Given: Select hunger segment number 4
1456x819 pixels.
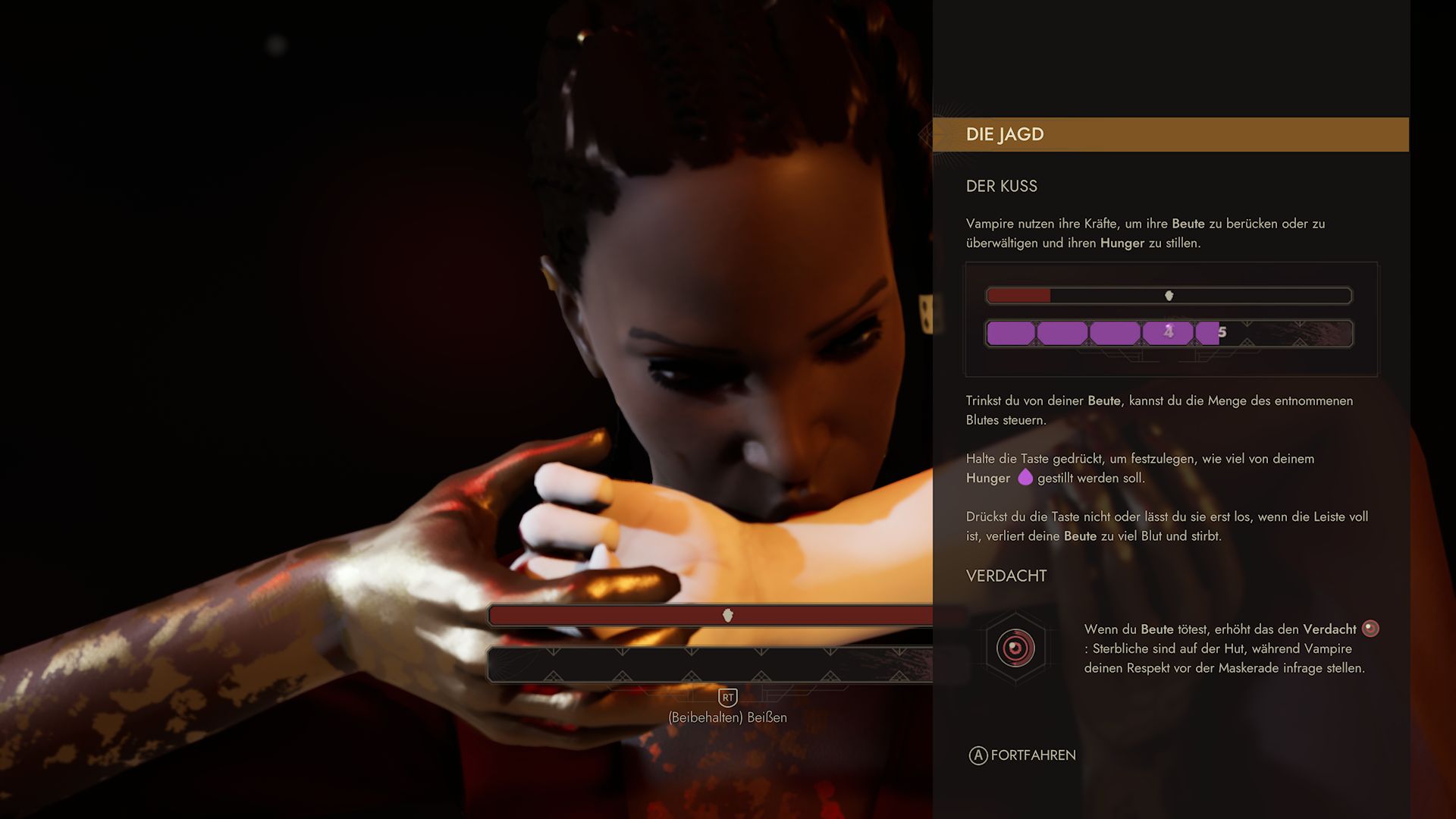Looking at the screenshot, I should (1169, 331).
